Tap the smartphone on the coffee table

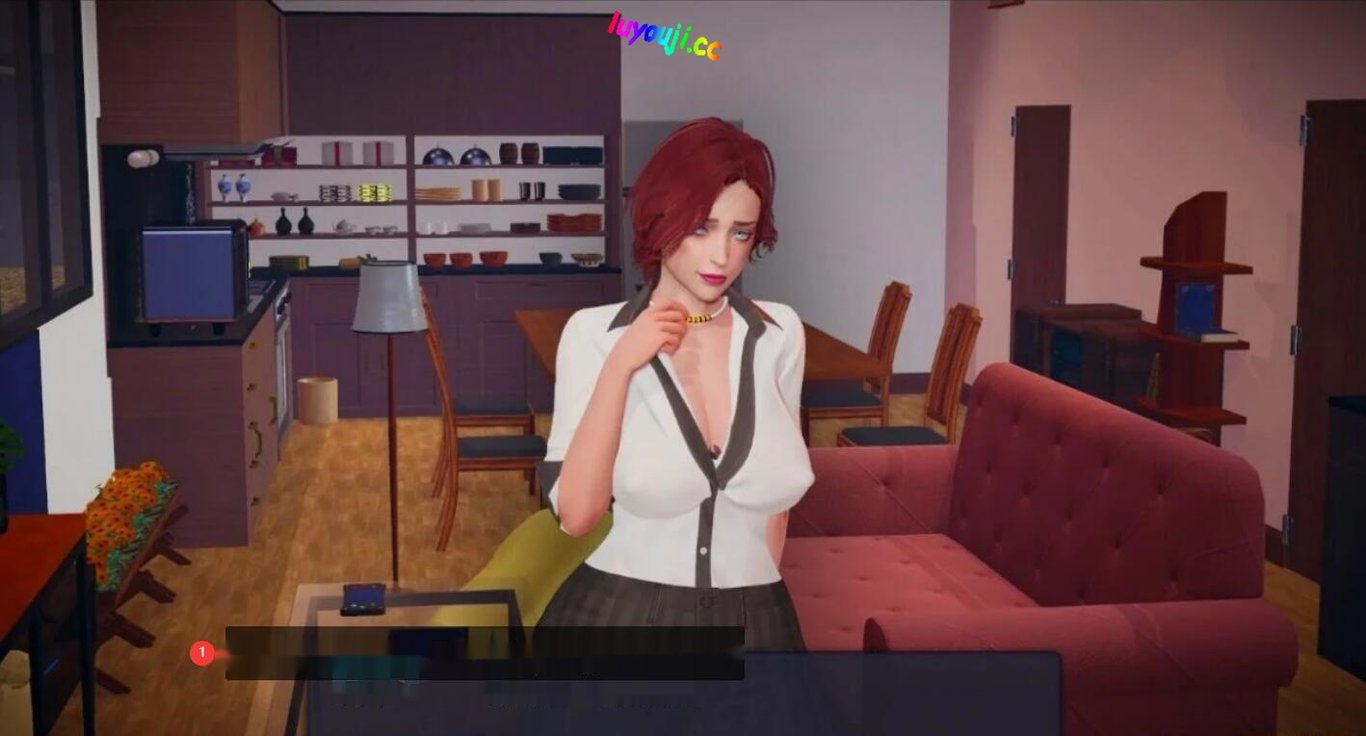point(364,601)
